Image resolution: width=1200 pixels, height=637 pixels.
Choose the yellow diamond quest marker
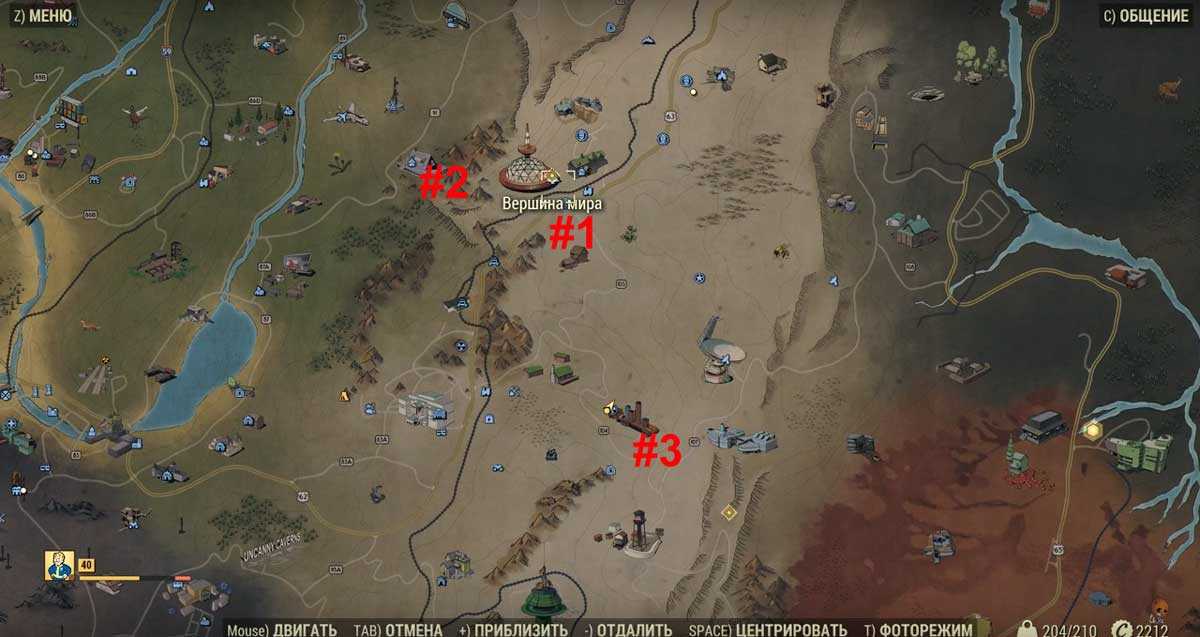[729, 512]
